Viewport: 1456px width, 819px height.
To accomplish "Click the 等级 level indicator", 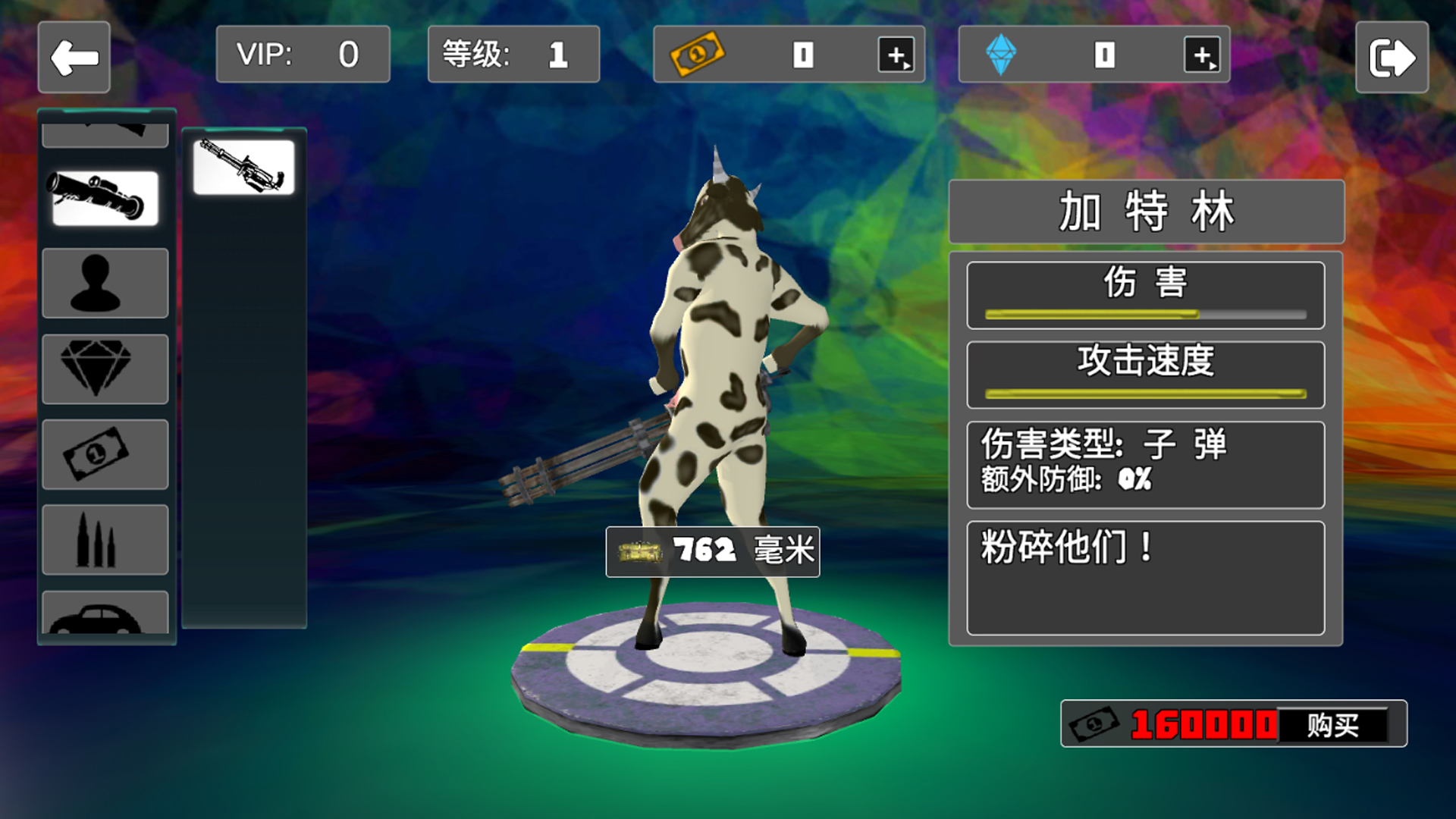I will (x=513, y=53).
